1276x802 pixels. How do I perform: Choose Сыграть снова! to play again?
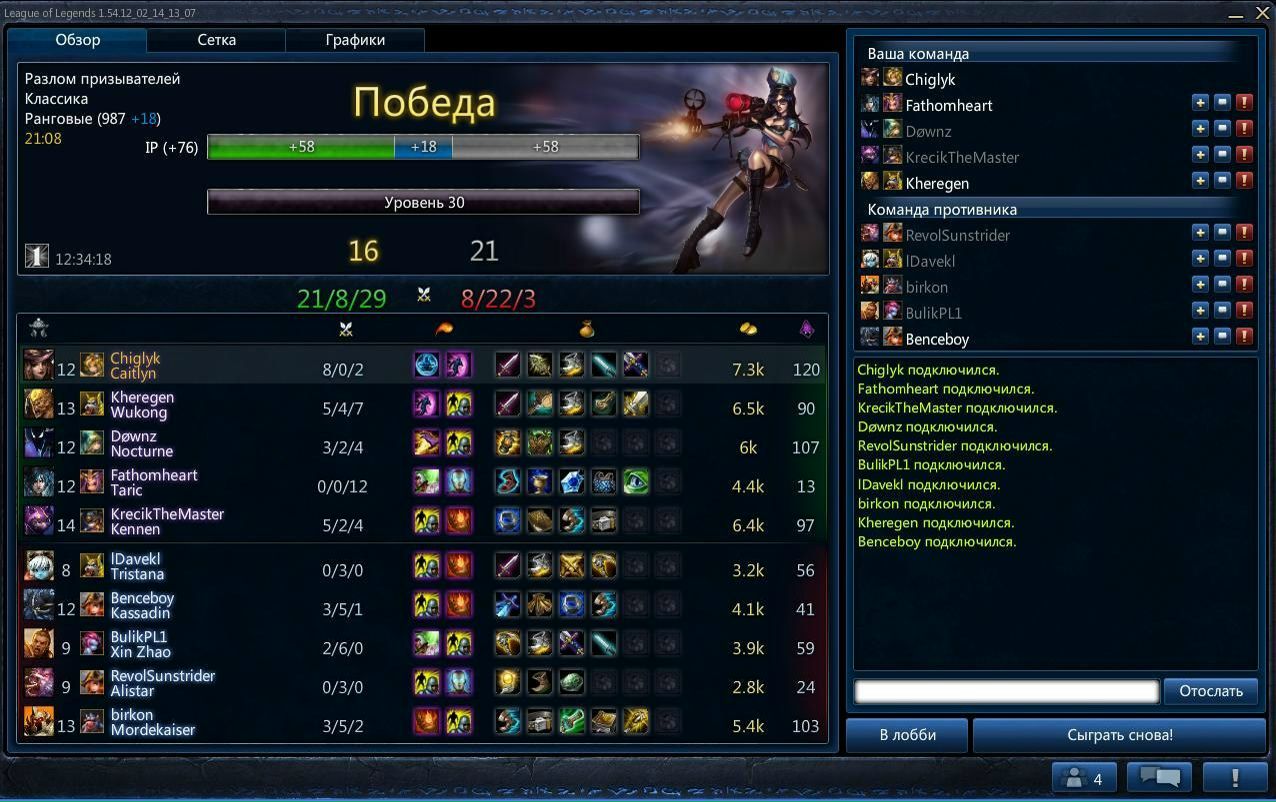1119,735
